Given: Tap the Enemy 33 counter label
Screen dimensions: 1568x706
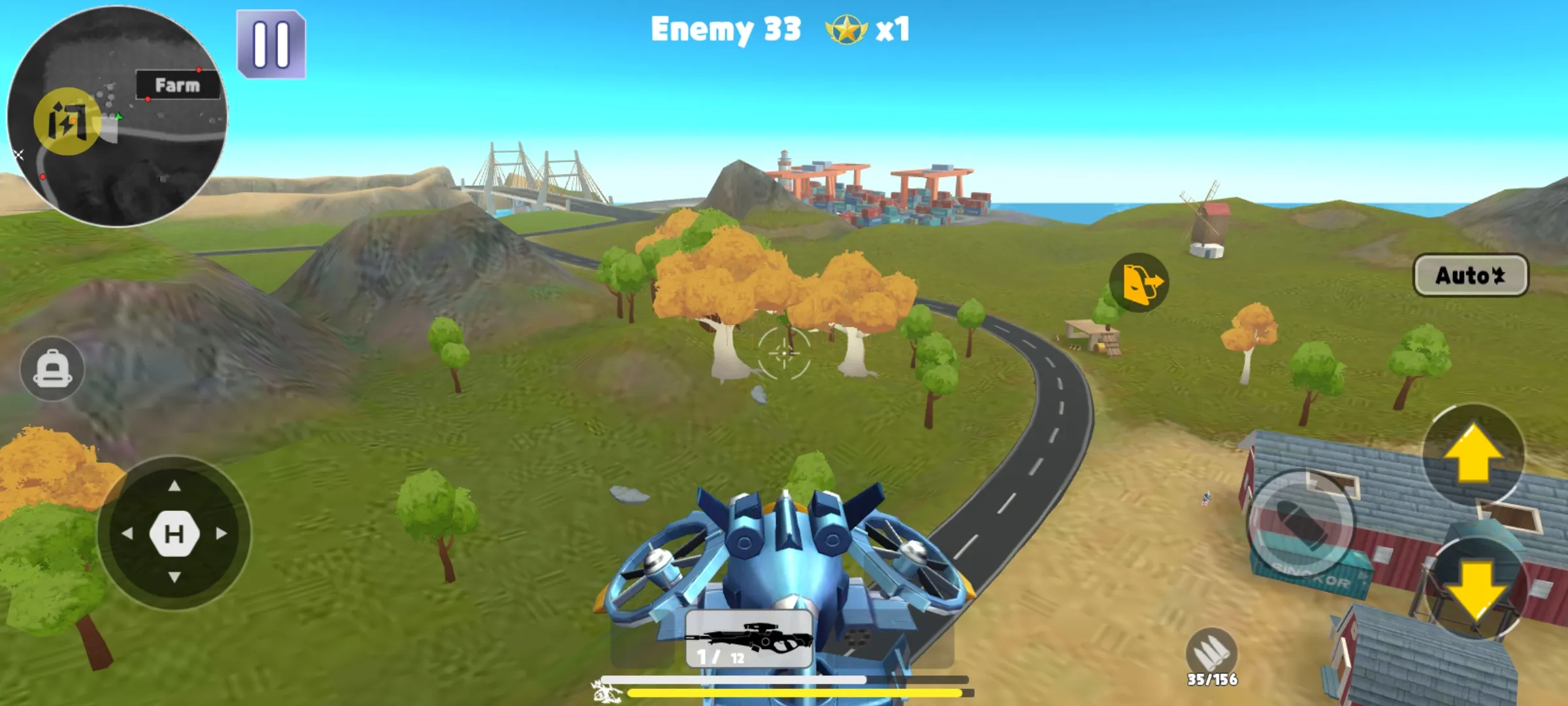Looking at the screenshot, I should pos(725,29).
